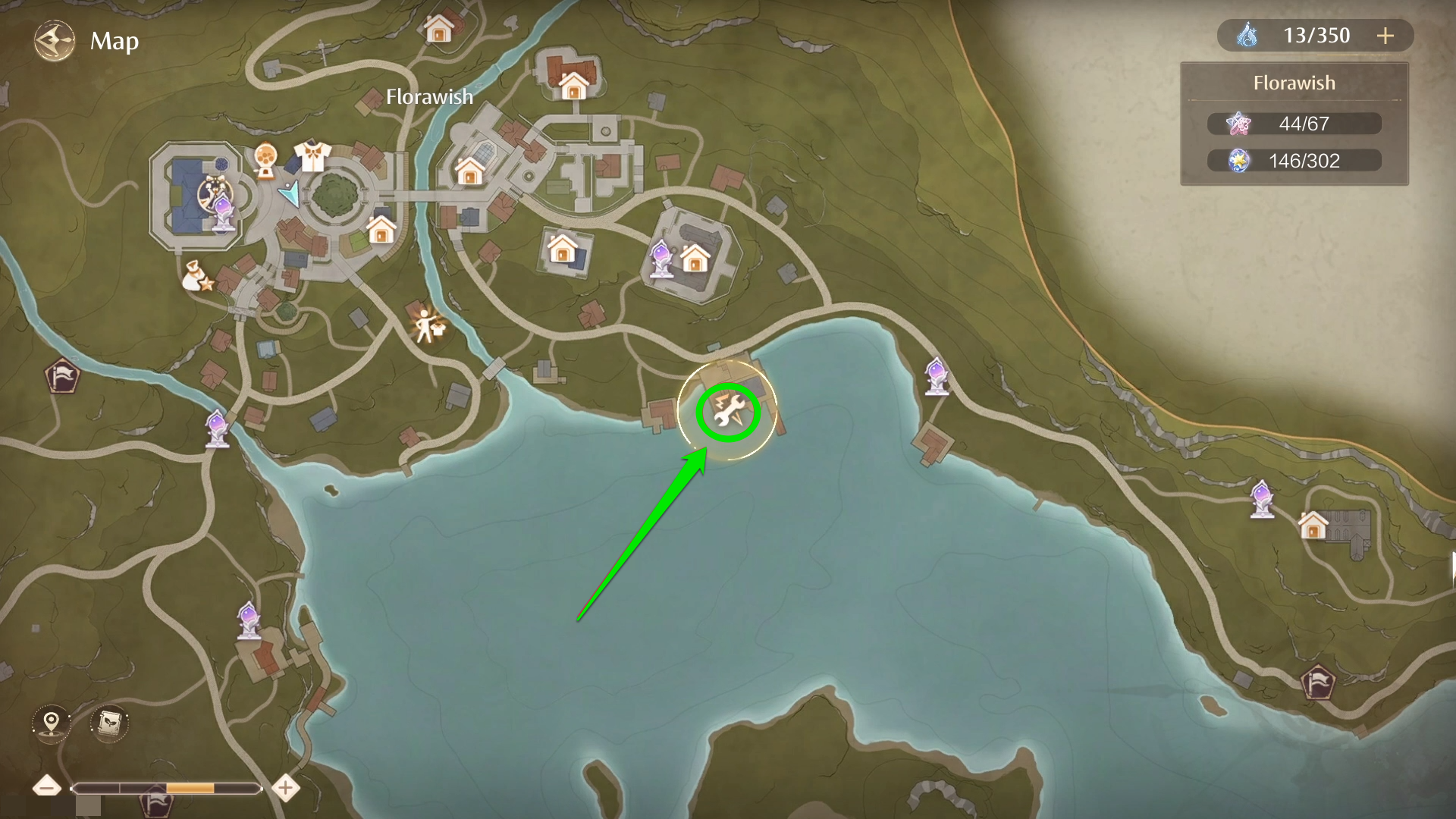Open the map pin marker tool

click(x=51, y=722)
